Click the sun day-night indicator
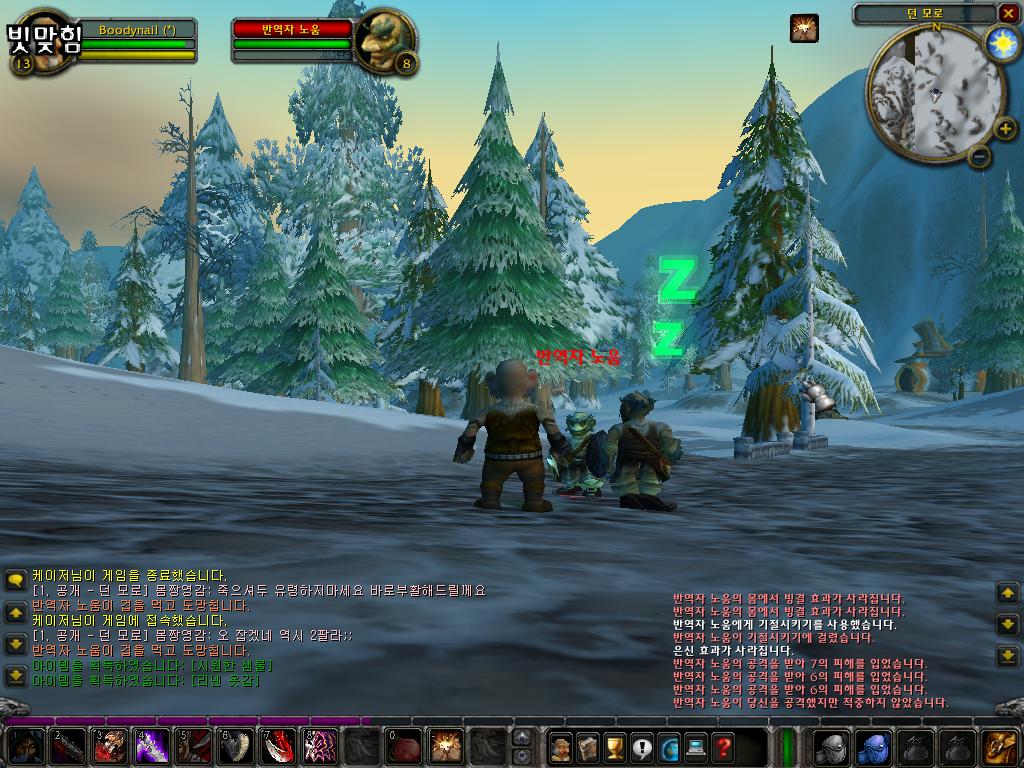Image resolution: width=1024 pixels, height=768 pixels. [x=1001, y=43]
